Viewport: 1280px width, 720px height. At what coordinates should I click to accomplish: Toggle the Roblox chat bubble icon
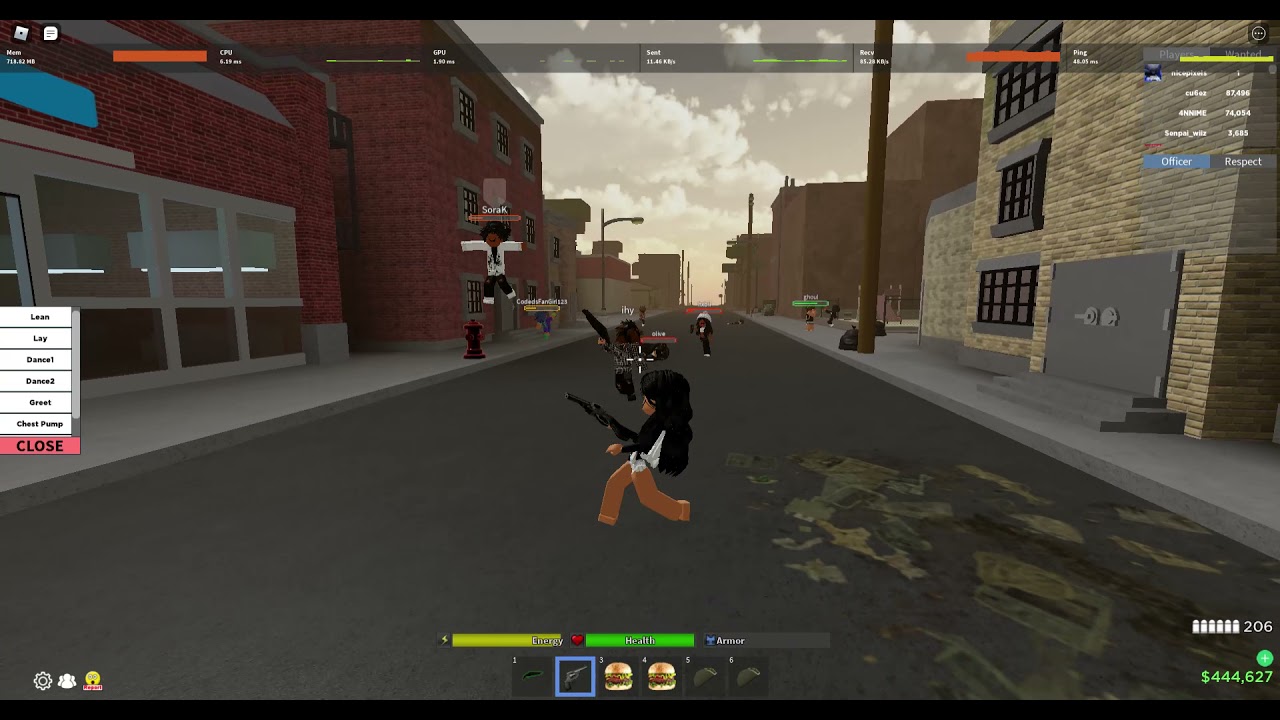coord(51,34)
